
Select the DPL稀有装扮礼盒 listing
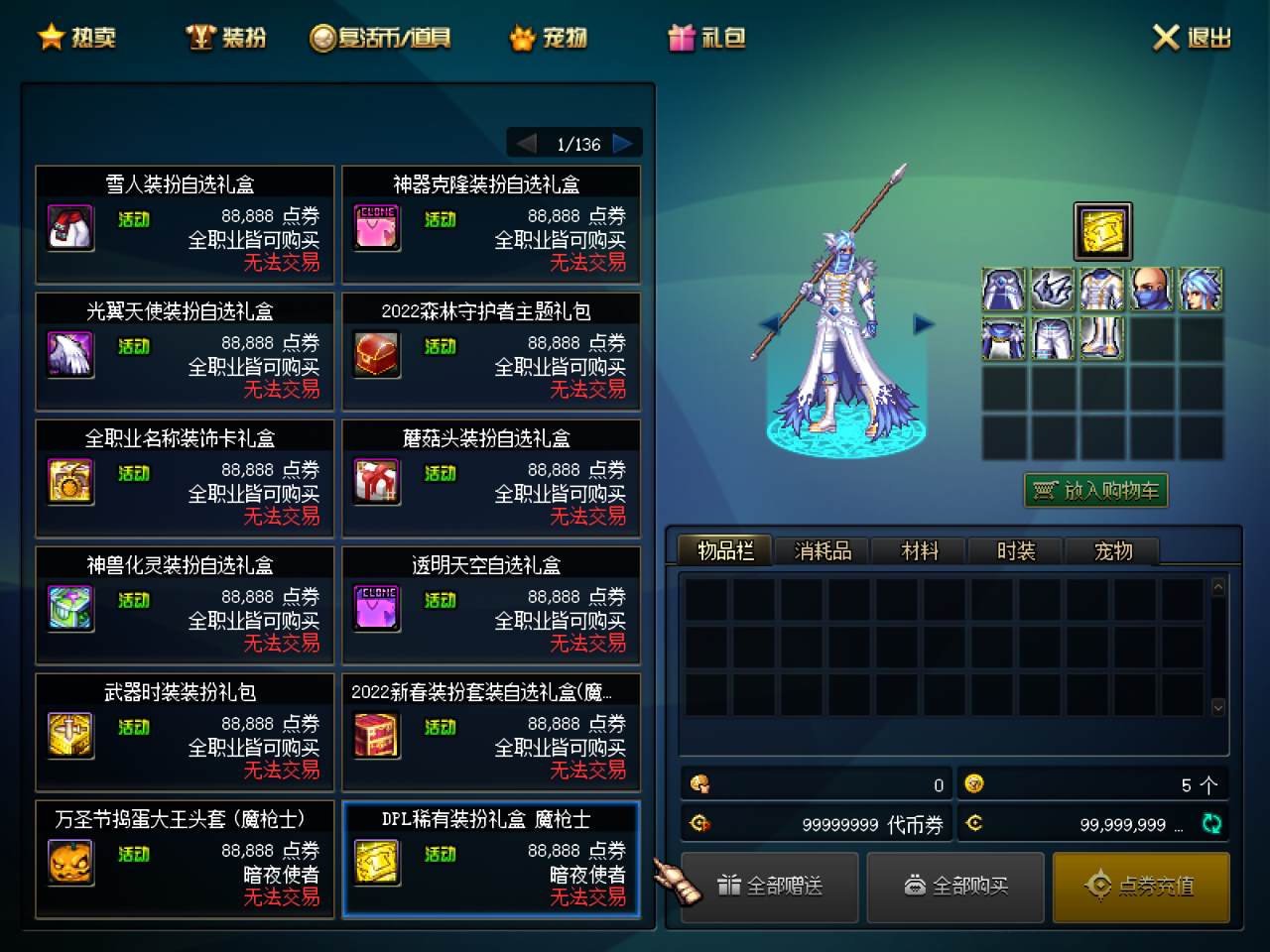491,860
